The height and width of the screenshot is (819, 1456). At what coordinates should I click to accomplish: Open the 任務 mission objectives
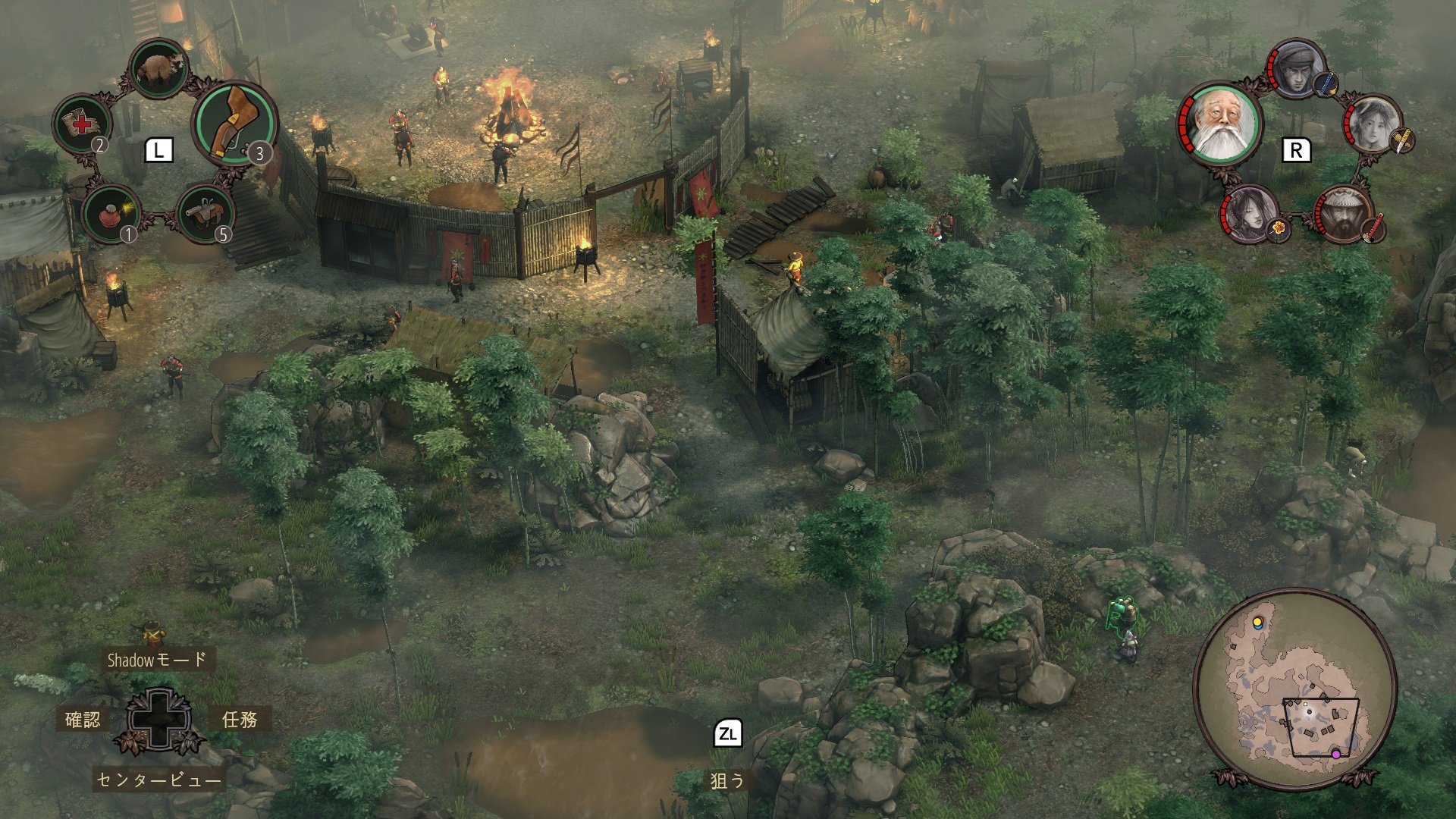tap(240, 719)
